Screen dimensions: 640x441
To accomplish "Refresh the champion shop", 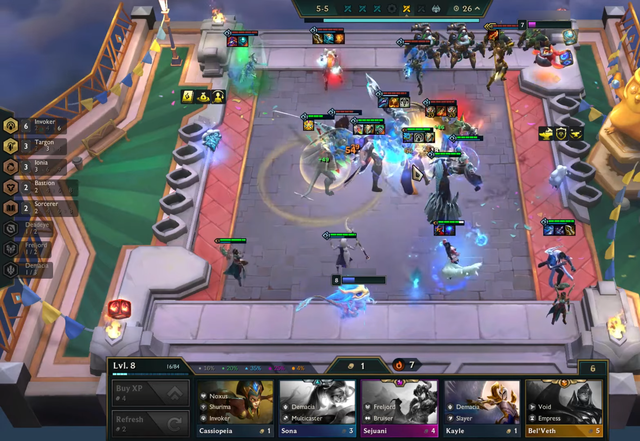I will (x=148, y=423).
